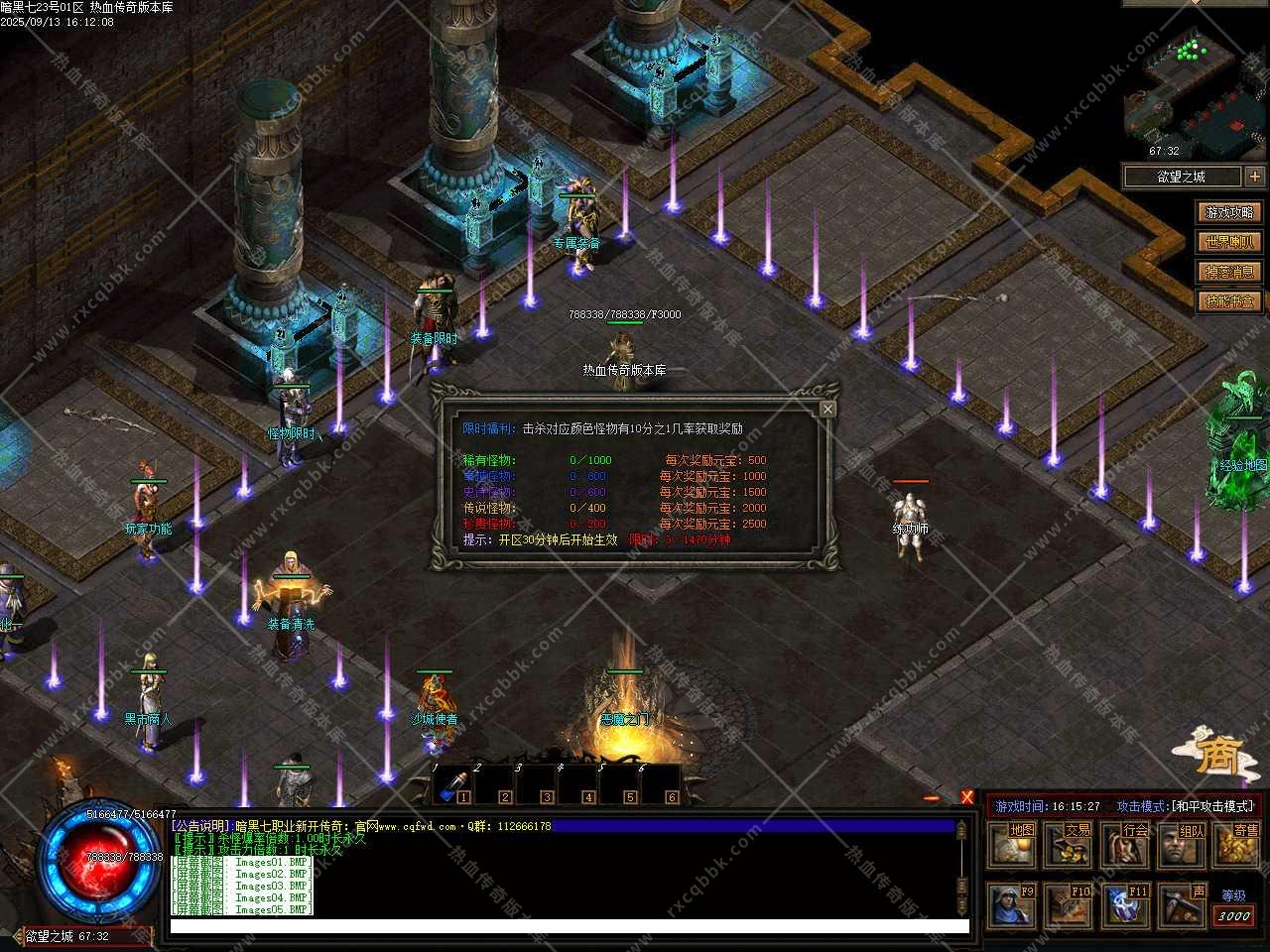Open the 技能书盒 skill book box
Screen dimensions: 1270x952
click(1229, 300)
